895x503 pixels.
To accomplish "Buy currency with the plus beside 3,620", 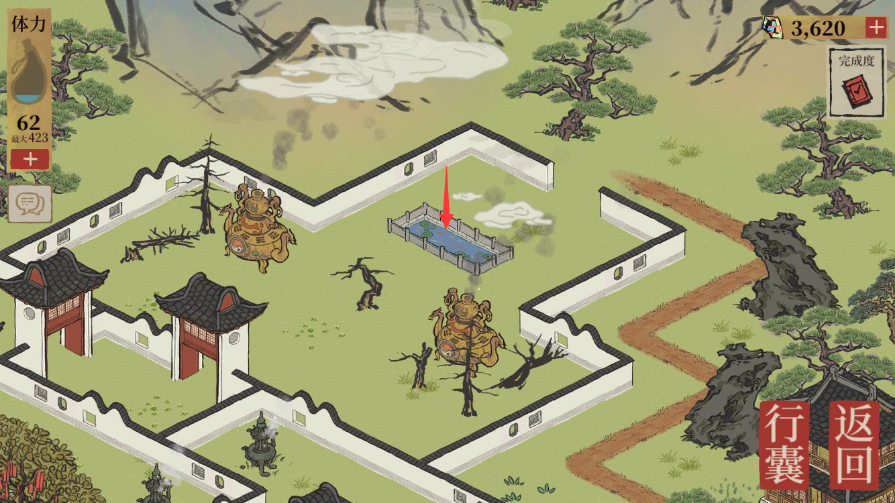I will click(877, 28).
